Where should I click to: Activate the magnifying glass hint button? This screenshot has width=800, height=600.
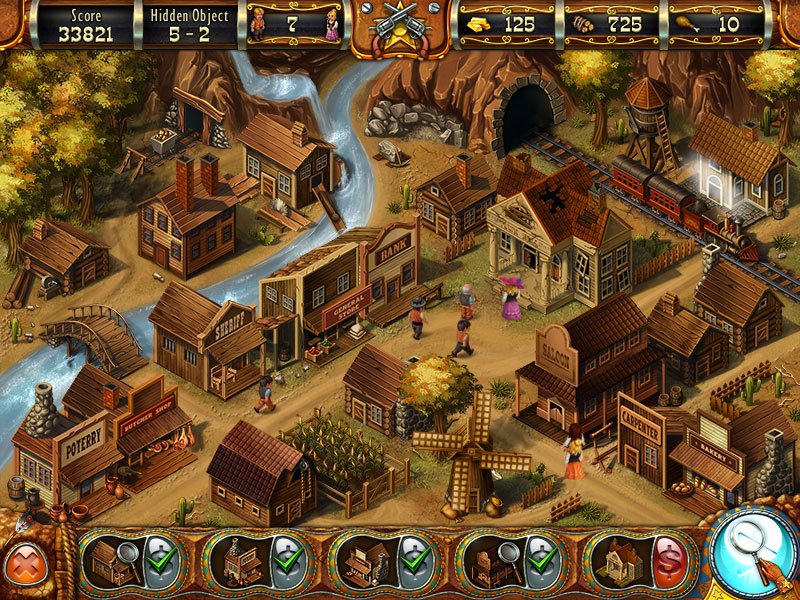pyautogui.click(x=752, y=547)
